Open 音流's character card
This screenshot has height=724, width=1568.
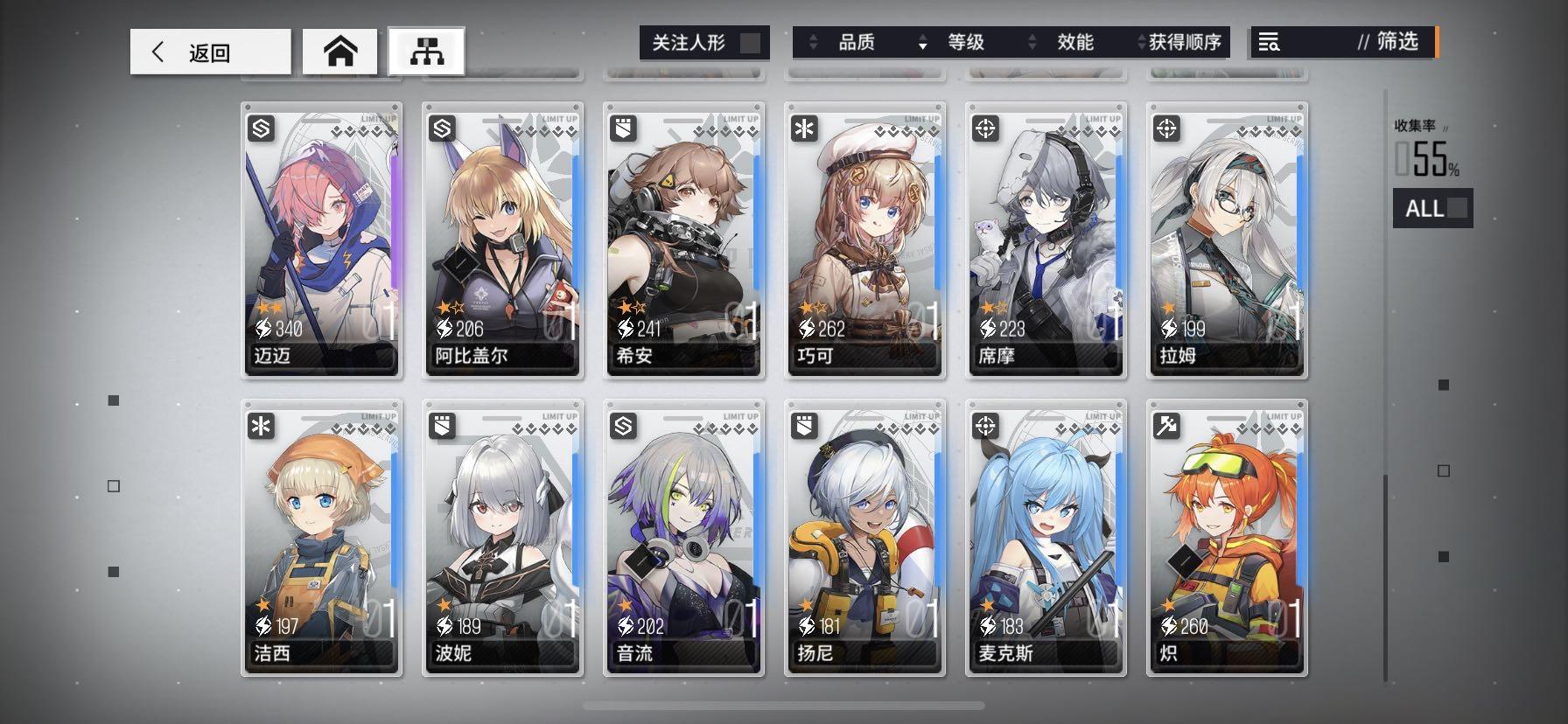683,540
